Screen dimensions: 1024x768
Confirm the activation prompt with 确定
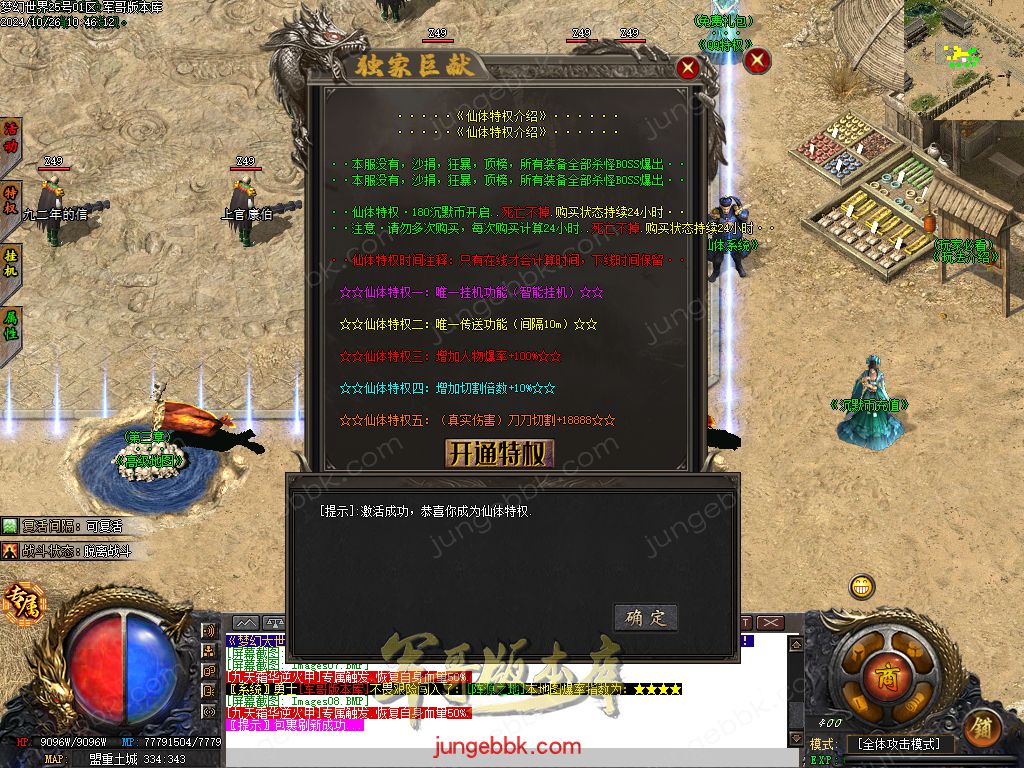coord(645,617)
